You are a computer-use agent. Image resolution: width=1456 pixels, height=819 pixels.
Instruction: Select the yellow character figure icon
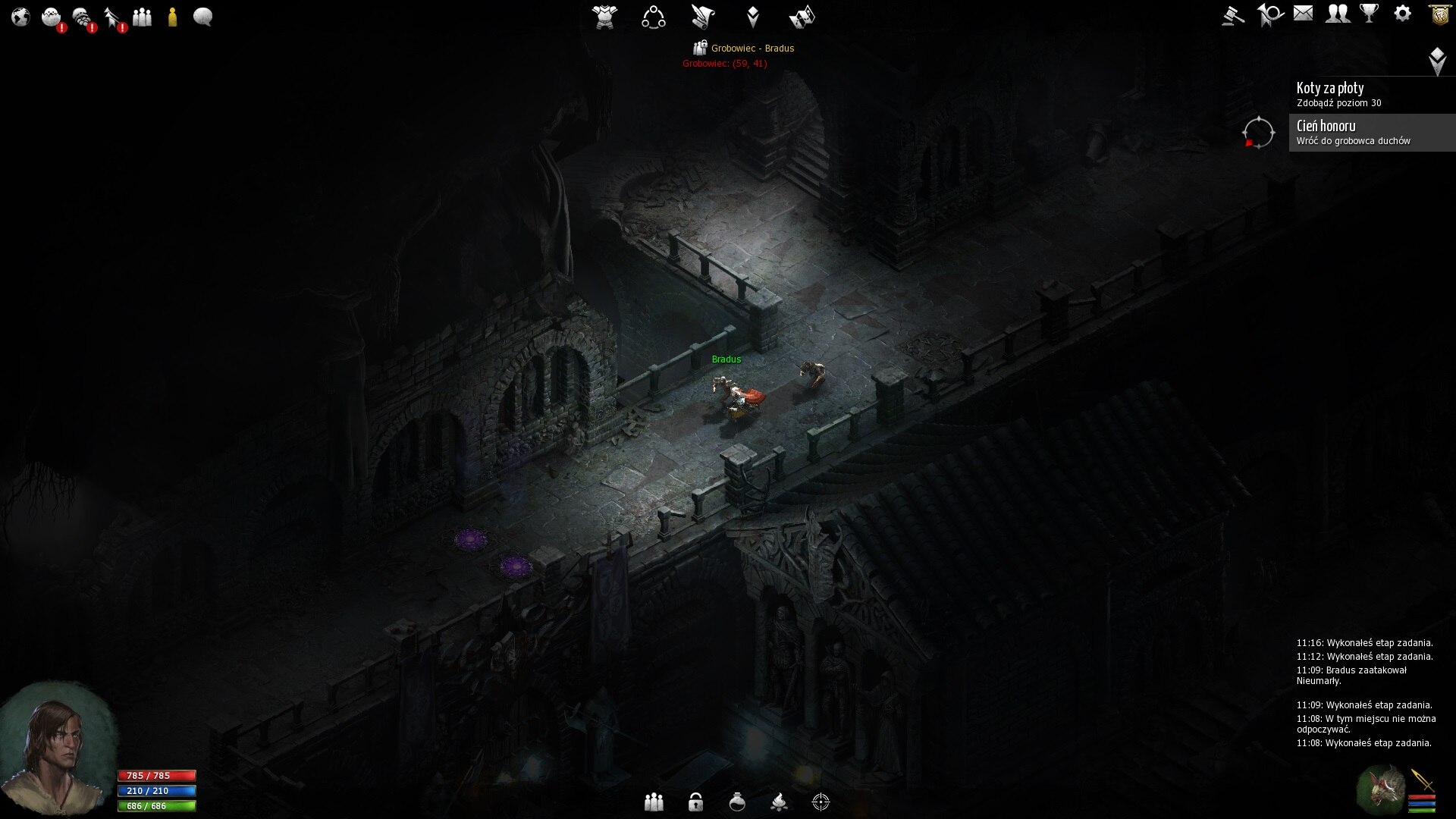[x=173, y=17]
